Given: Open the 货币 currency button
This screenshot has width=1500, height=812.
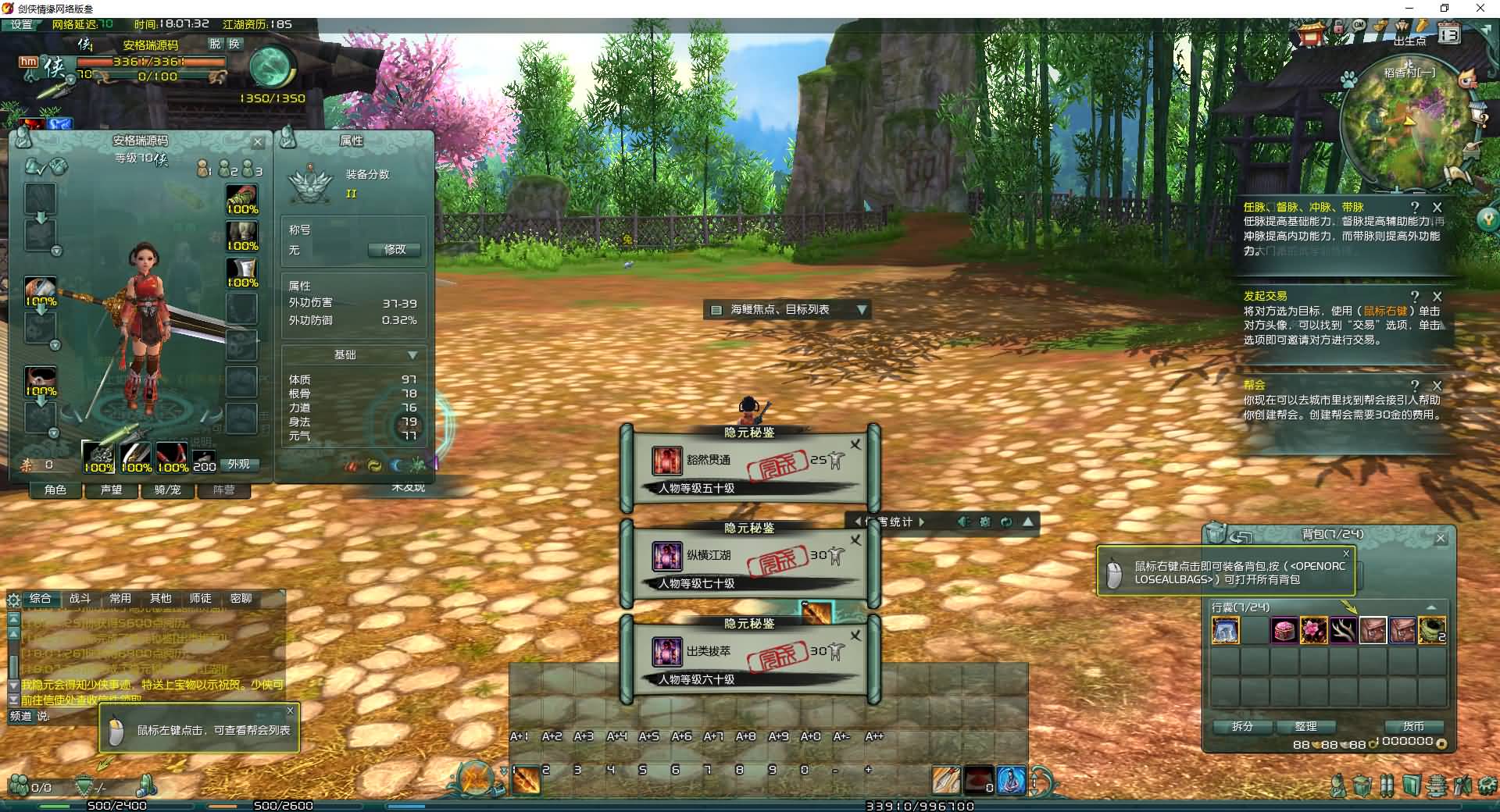Looking at the screenshot, I should pyautogui.click(x=1413, y=726).
